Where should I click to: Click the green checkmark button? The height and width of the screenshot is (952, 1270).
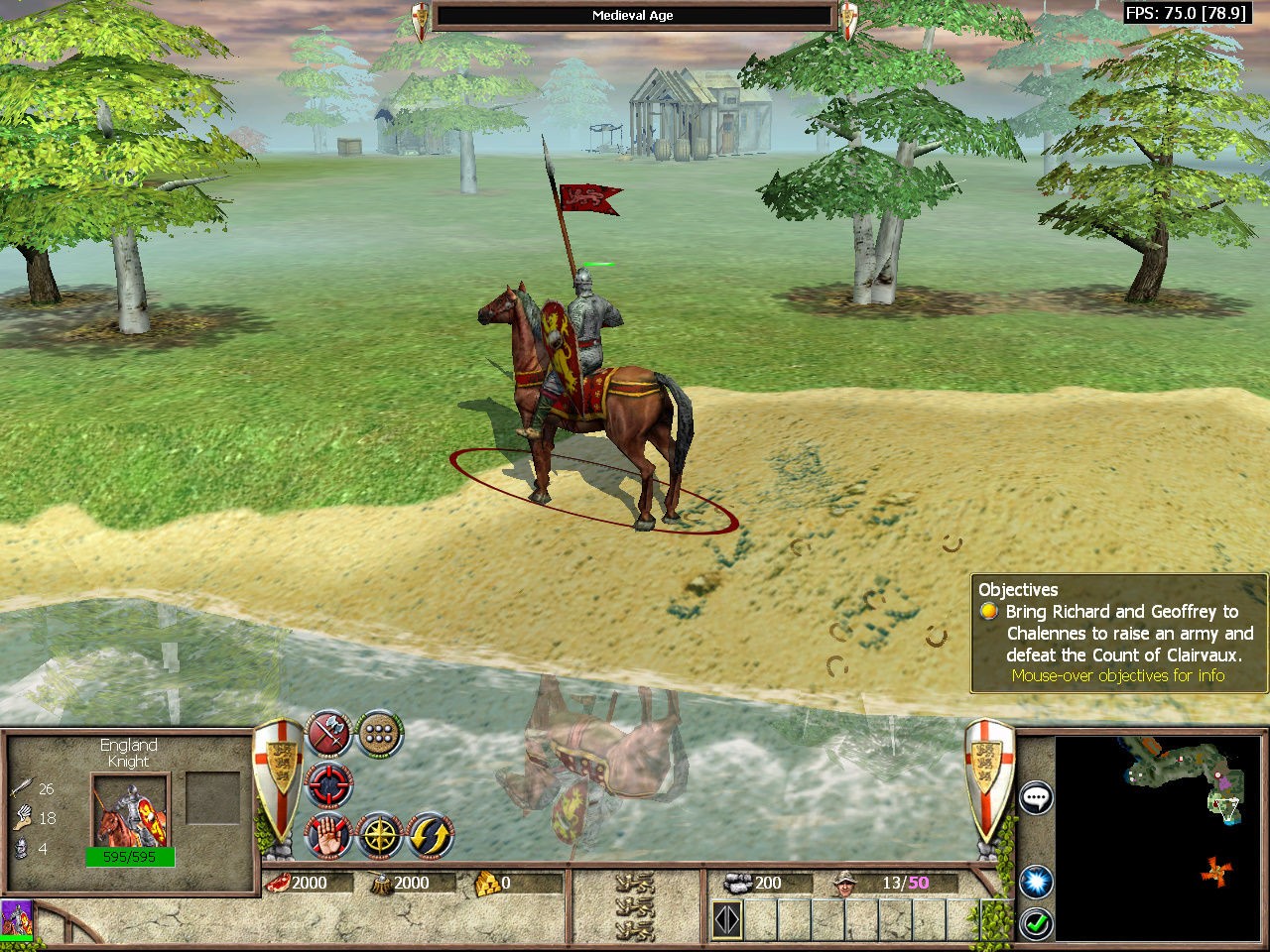click(x=1037, y=924)
